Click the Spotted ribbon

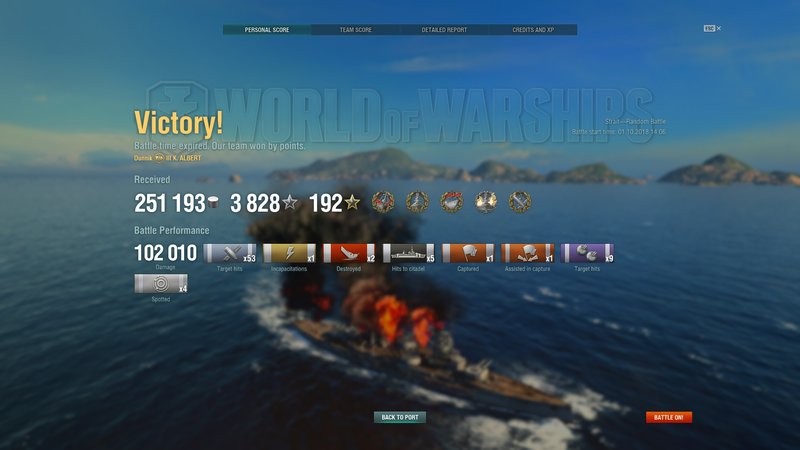[x=160, y=284]
